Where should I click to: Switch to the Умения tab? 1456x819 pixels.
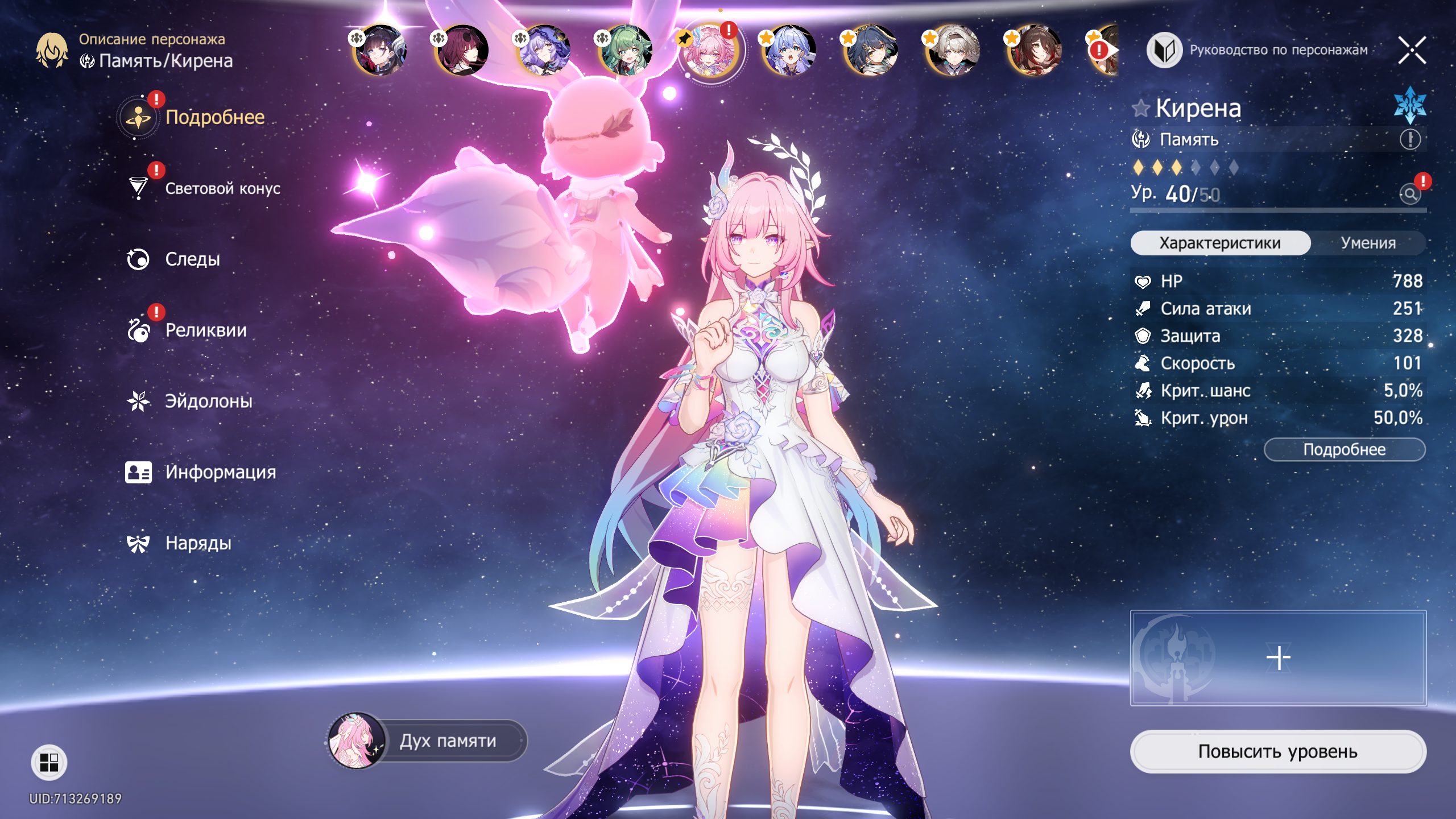pos(1368,243)
